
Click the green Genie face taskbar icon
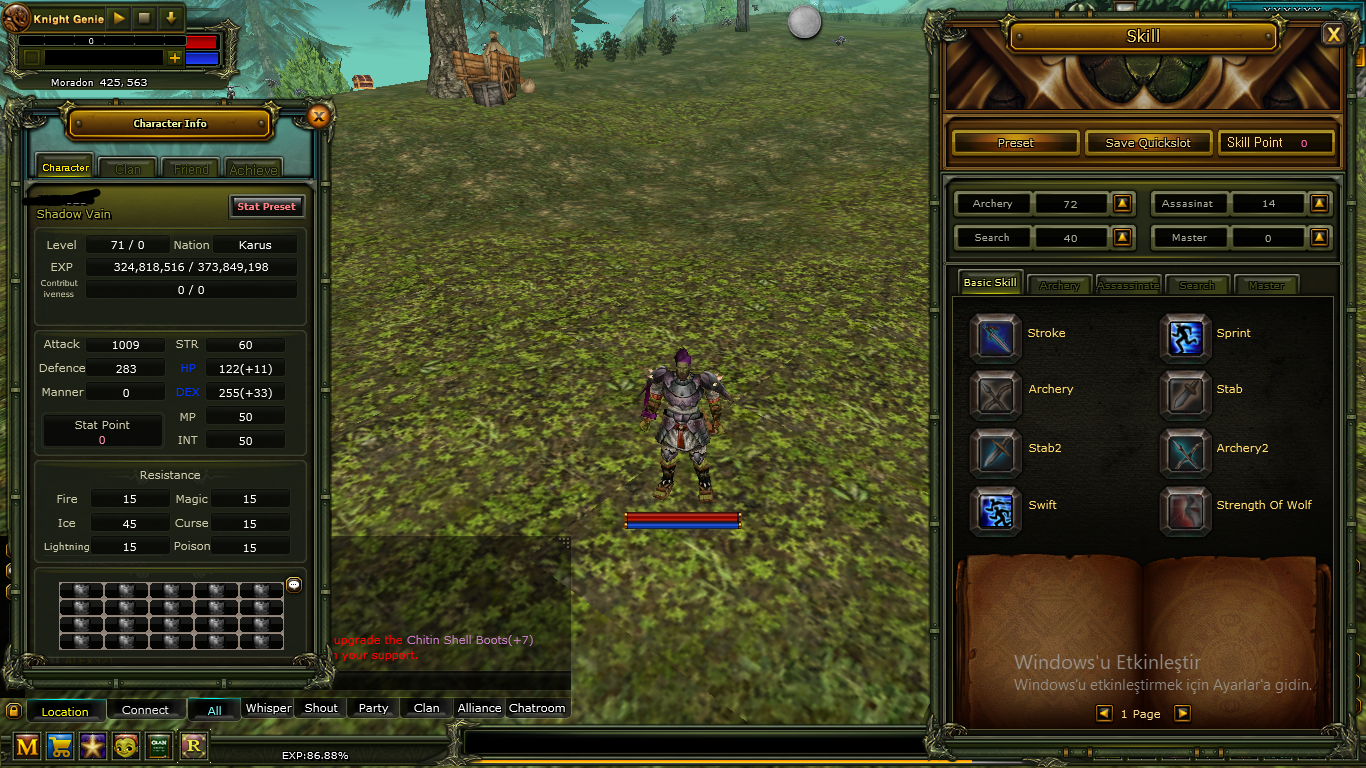pyautogui.click(x=126, y=746)
